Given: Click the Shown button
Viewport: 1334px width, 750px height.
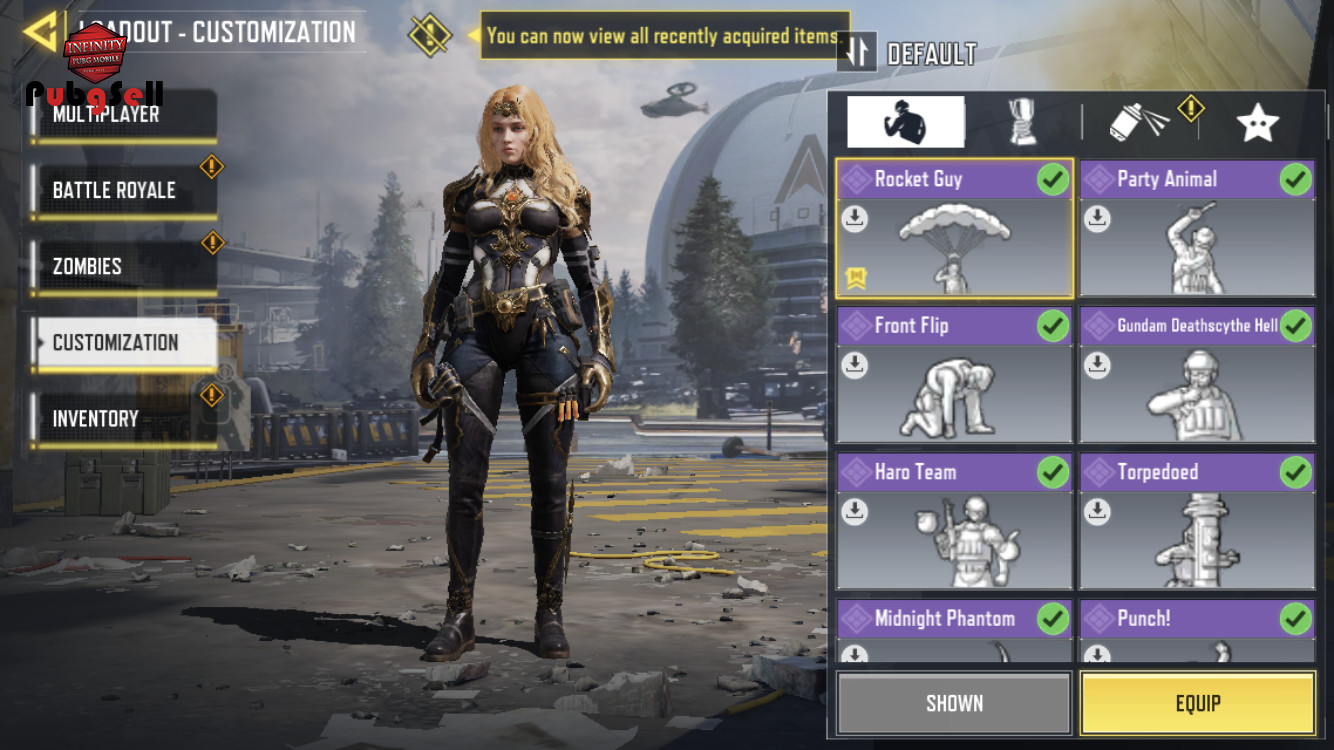Looking at the screenshot, I should click(954, 703).
